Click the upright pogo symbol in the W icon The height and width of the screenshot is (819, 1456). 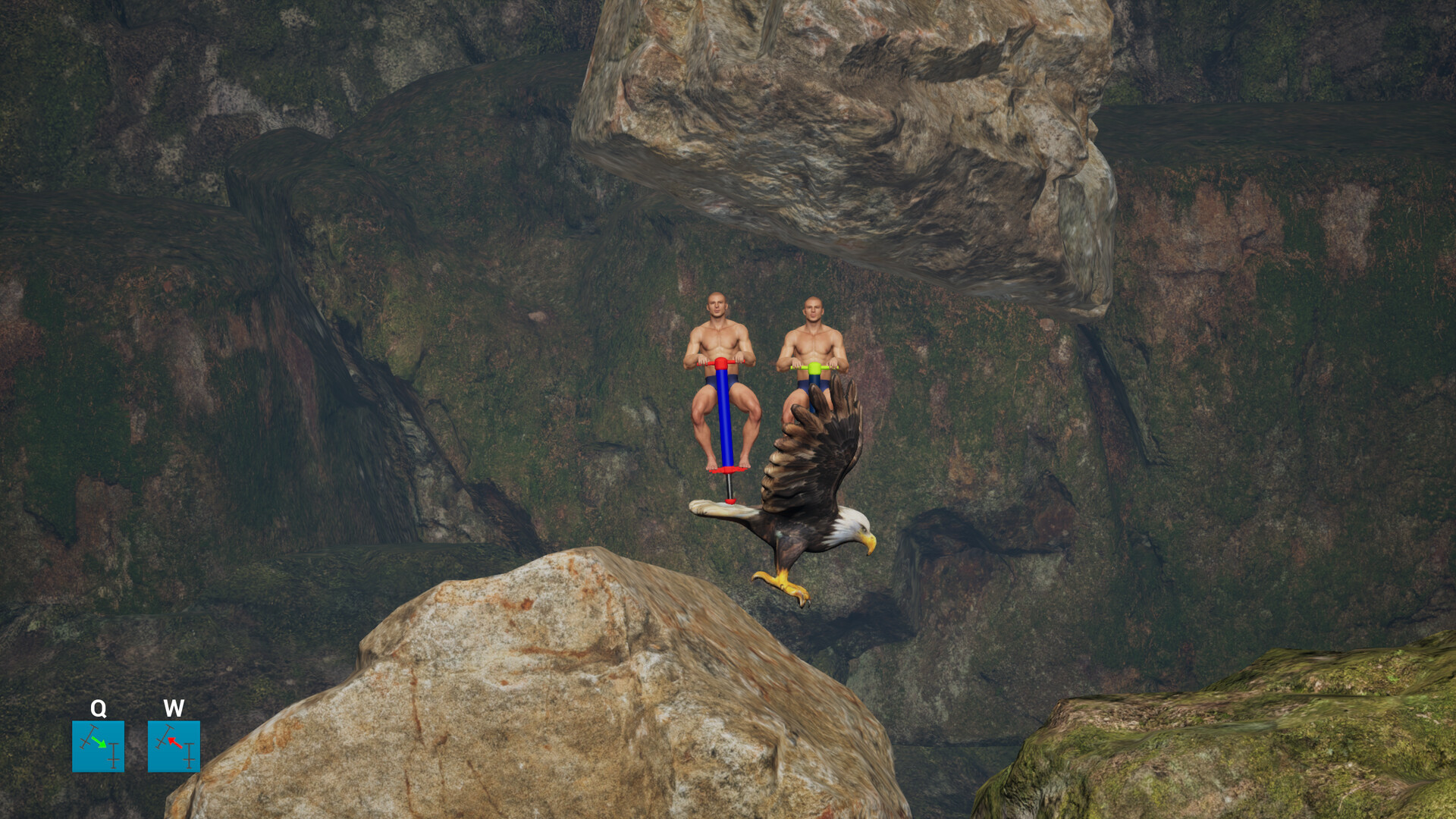point(189,755)
